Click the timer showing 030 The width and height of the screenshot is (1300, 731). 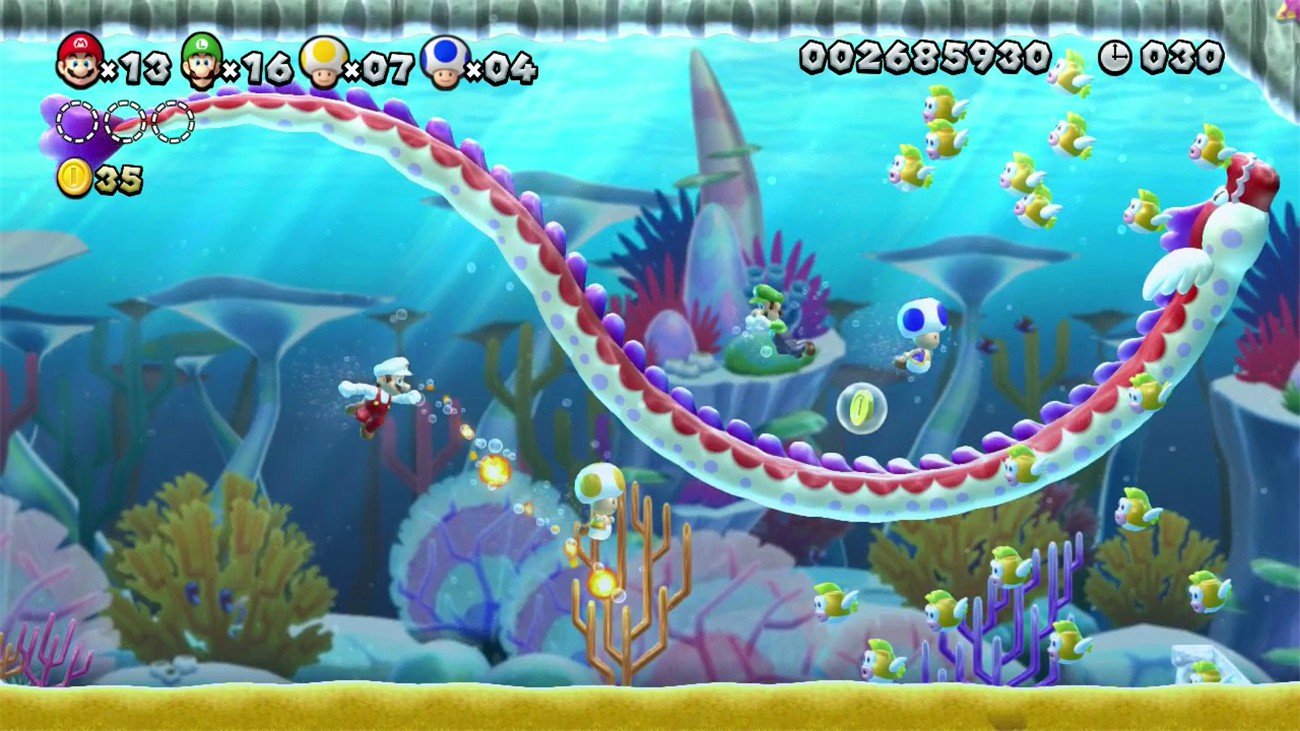pyautogui.click(x=1175, y=57)
